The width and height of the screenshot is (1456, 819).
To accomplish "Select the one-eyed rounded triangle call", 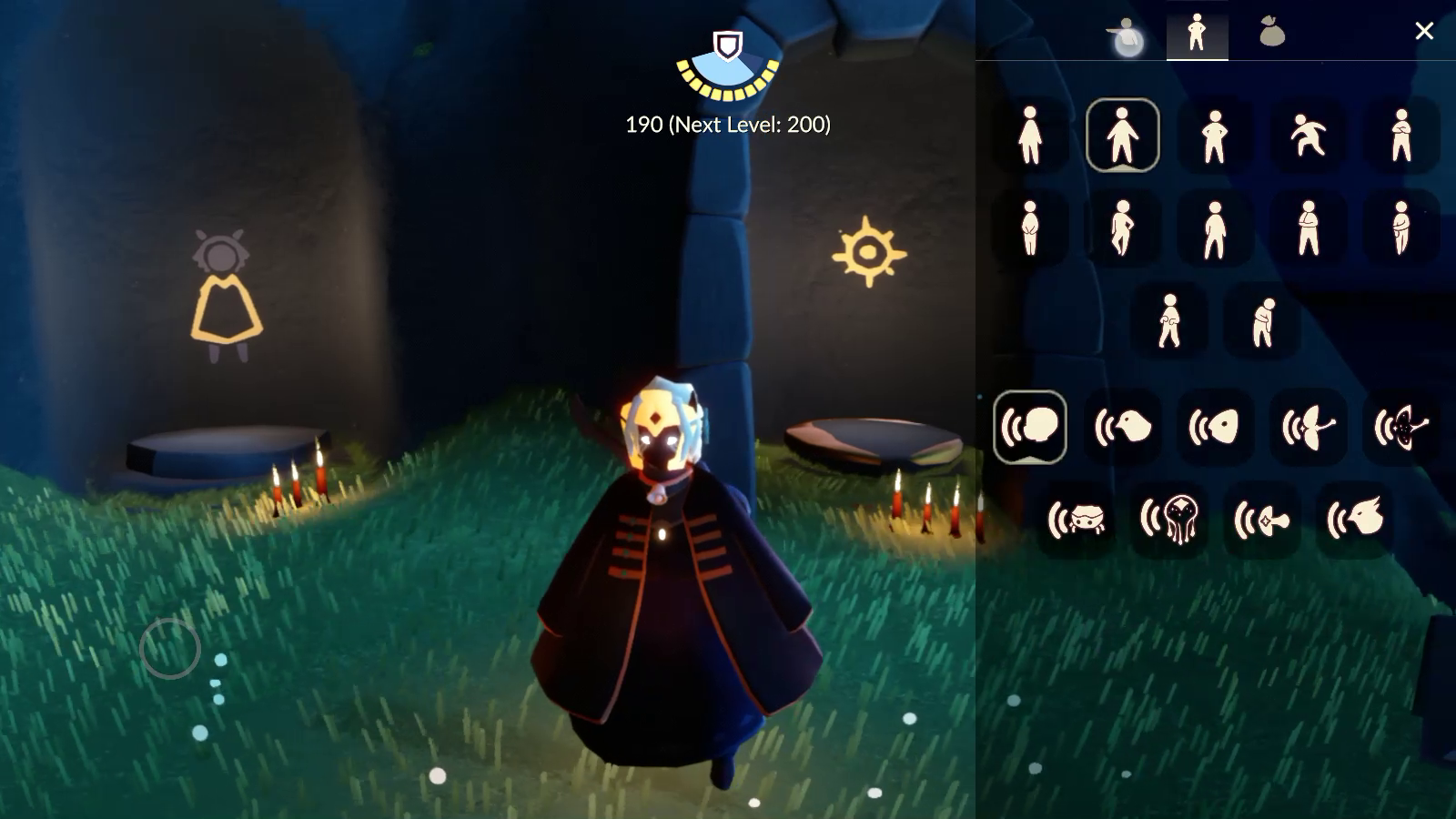I will pos(1216,427).
